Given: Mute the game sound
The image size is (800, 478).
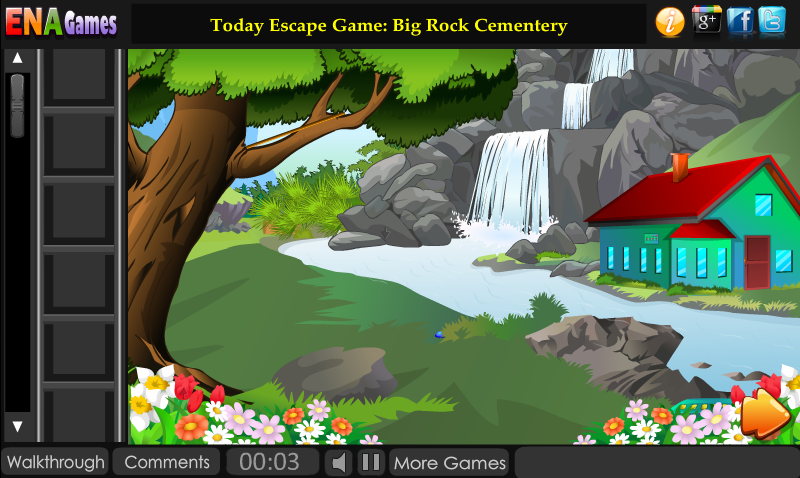Looking at the screenshot, I should tap(340, 462).
